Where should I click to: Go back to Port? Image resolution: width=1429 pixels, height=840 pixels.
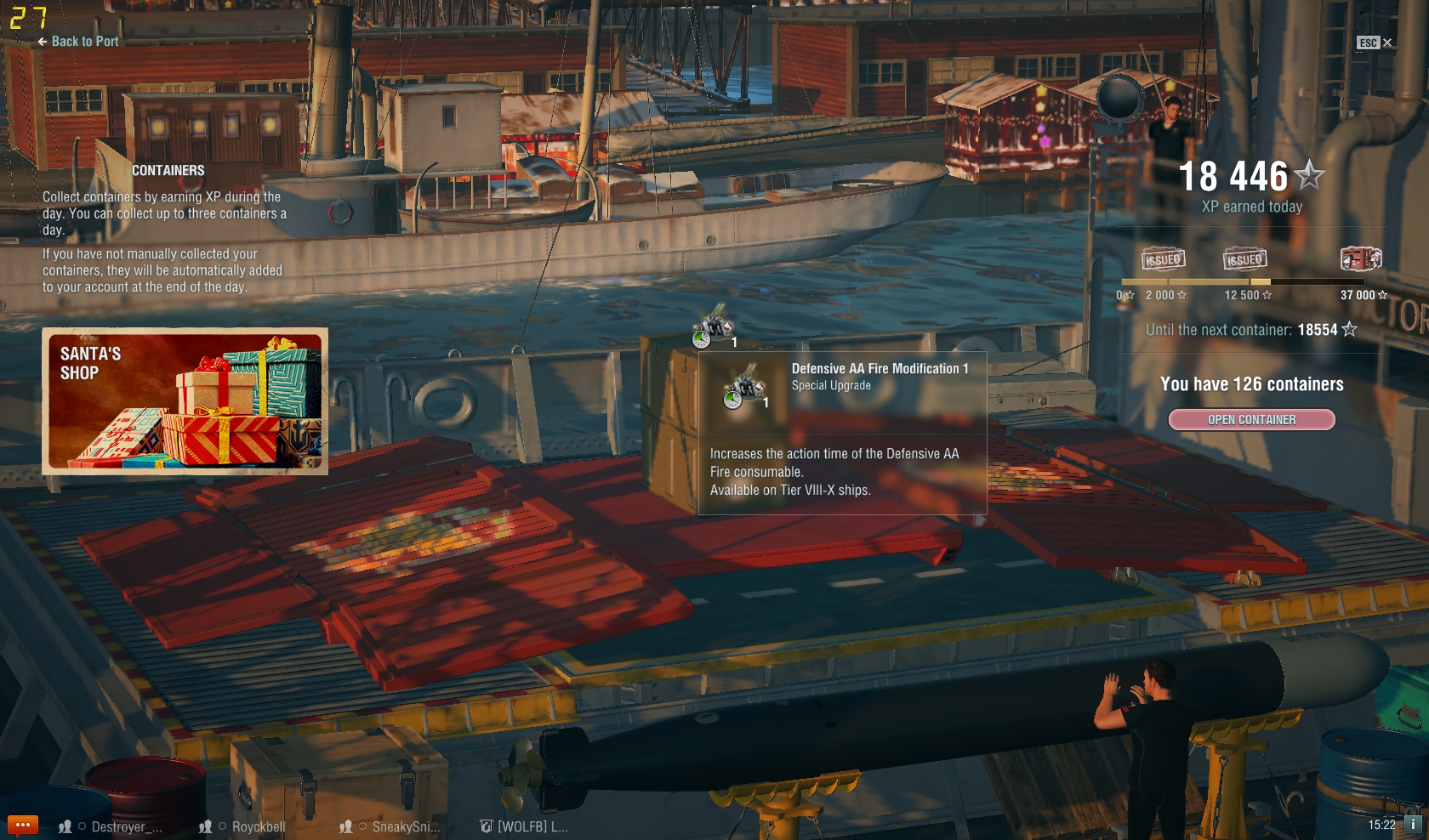click(77, 41)
